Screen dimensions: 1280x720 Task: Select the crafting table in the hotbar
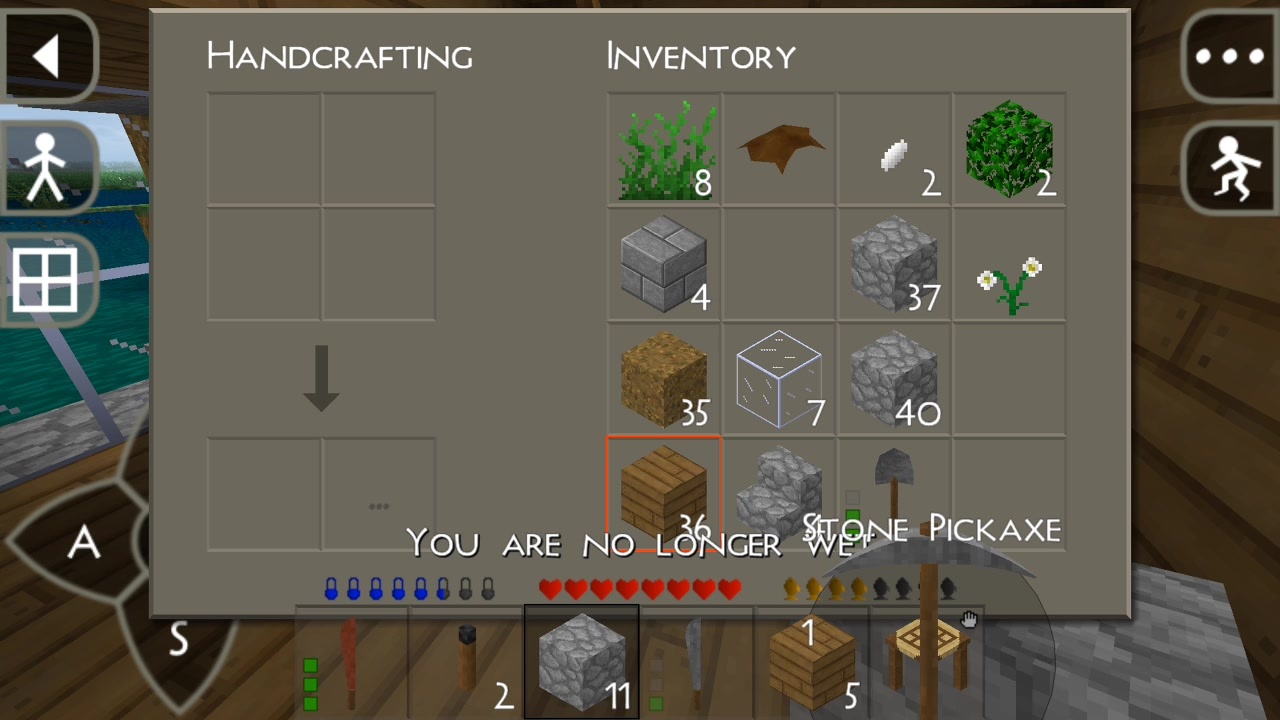(926, 660)
